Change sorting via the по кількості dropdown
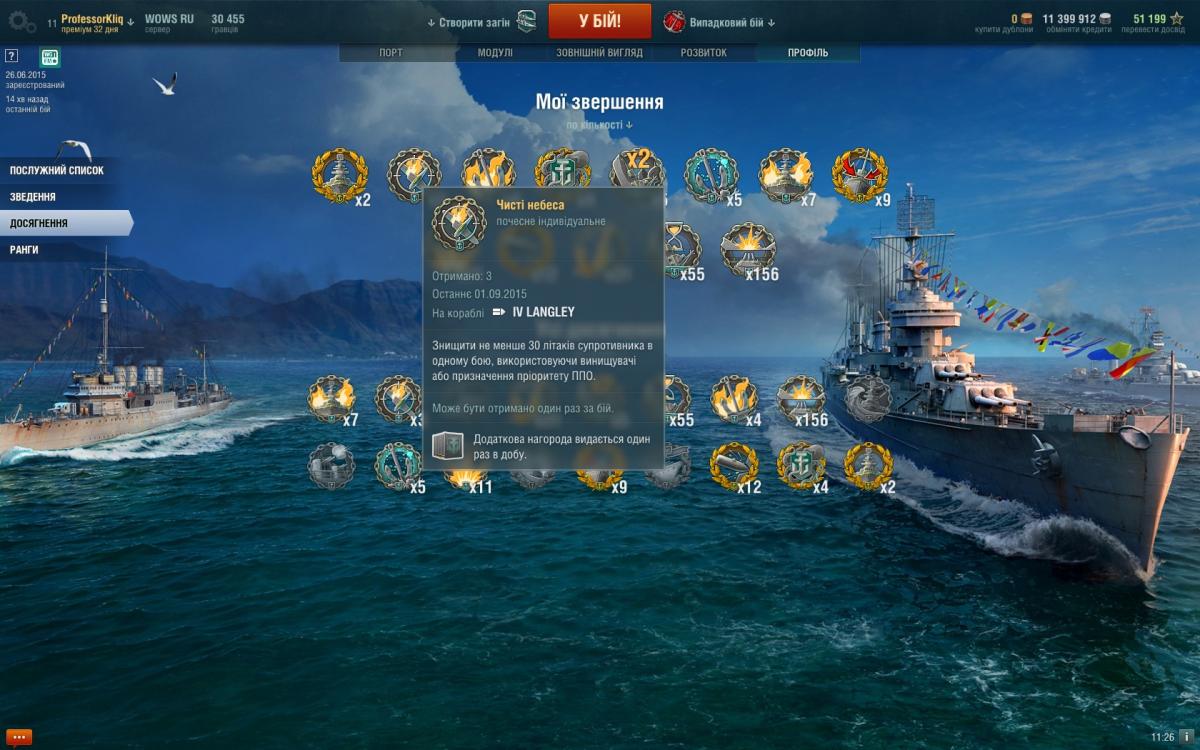 599,125
